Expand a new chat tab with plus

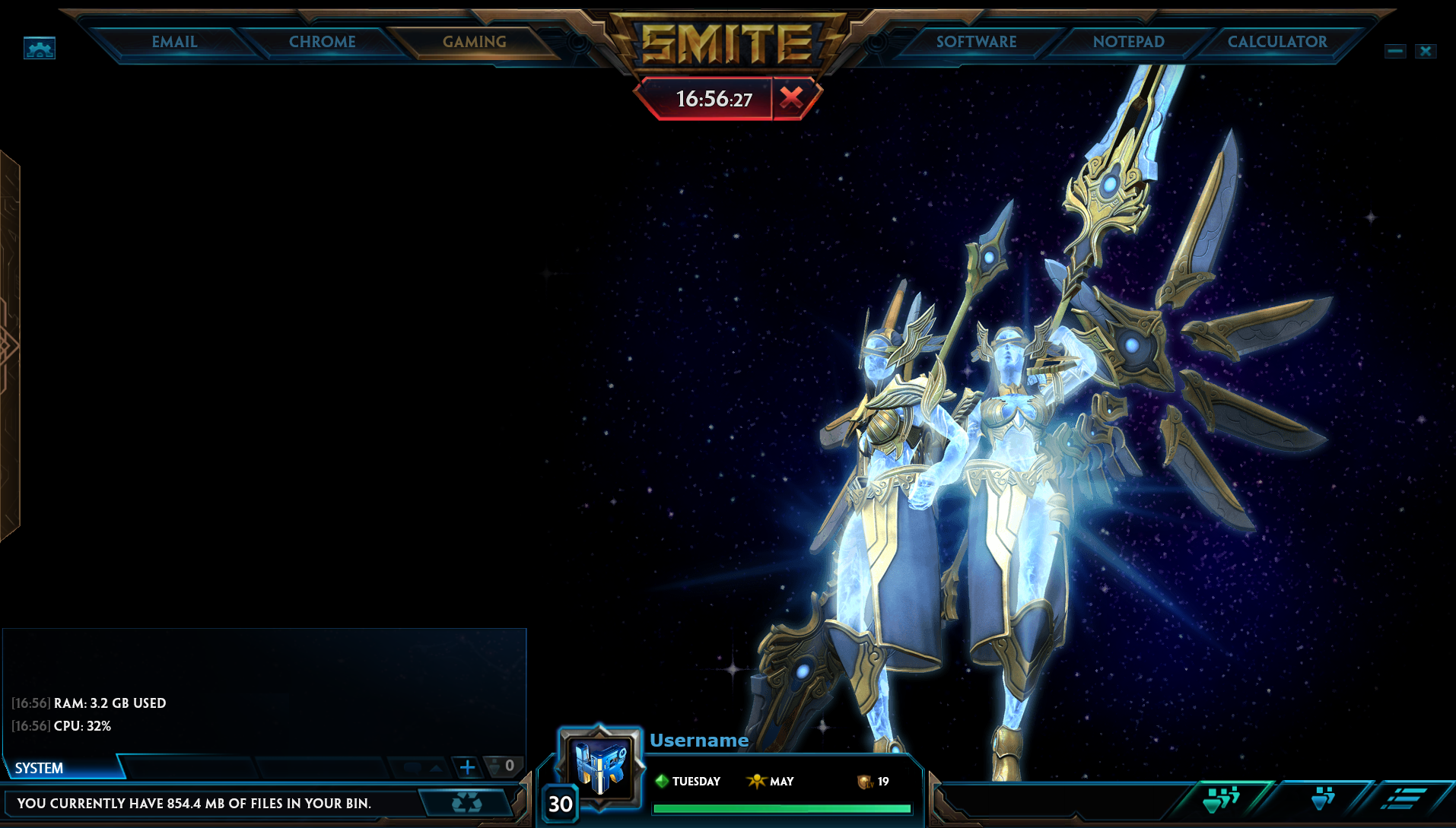pos(466,767)
